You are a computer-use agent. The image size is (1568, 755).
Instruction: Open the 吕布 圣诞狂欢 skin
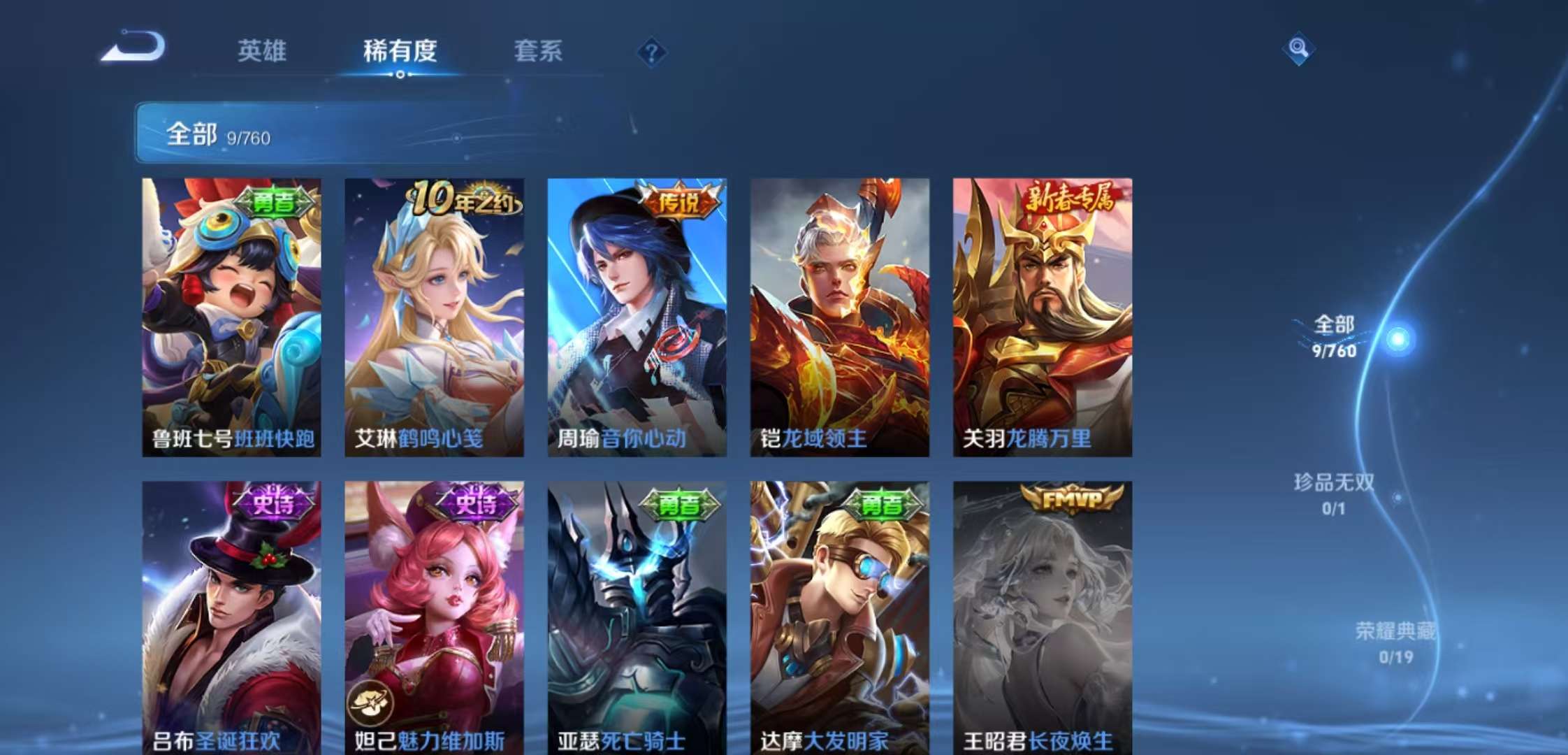231,615
